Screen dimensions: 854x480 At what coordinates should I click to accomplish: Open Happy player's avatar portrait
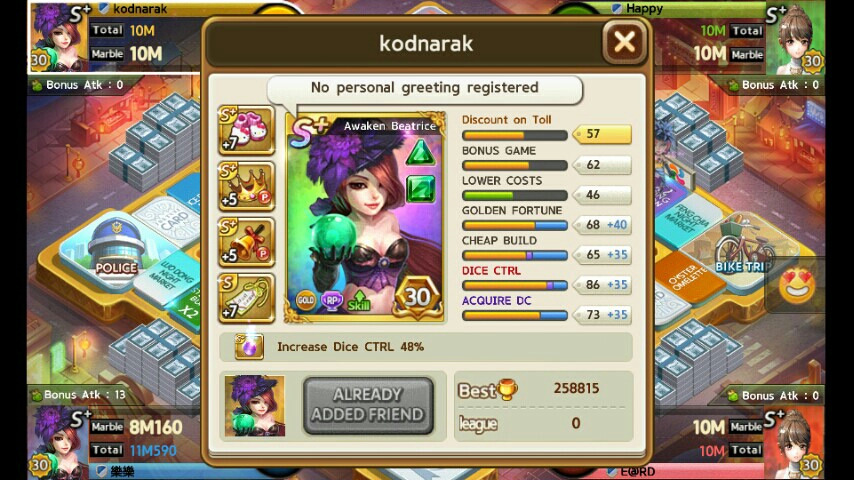click(797, 38)
